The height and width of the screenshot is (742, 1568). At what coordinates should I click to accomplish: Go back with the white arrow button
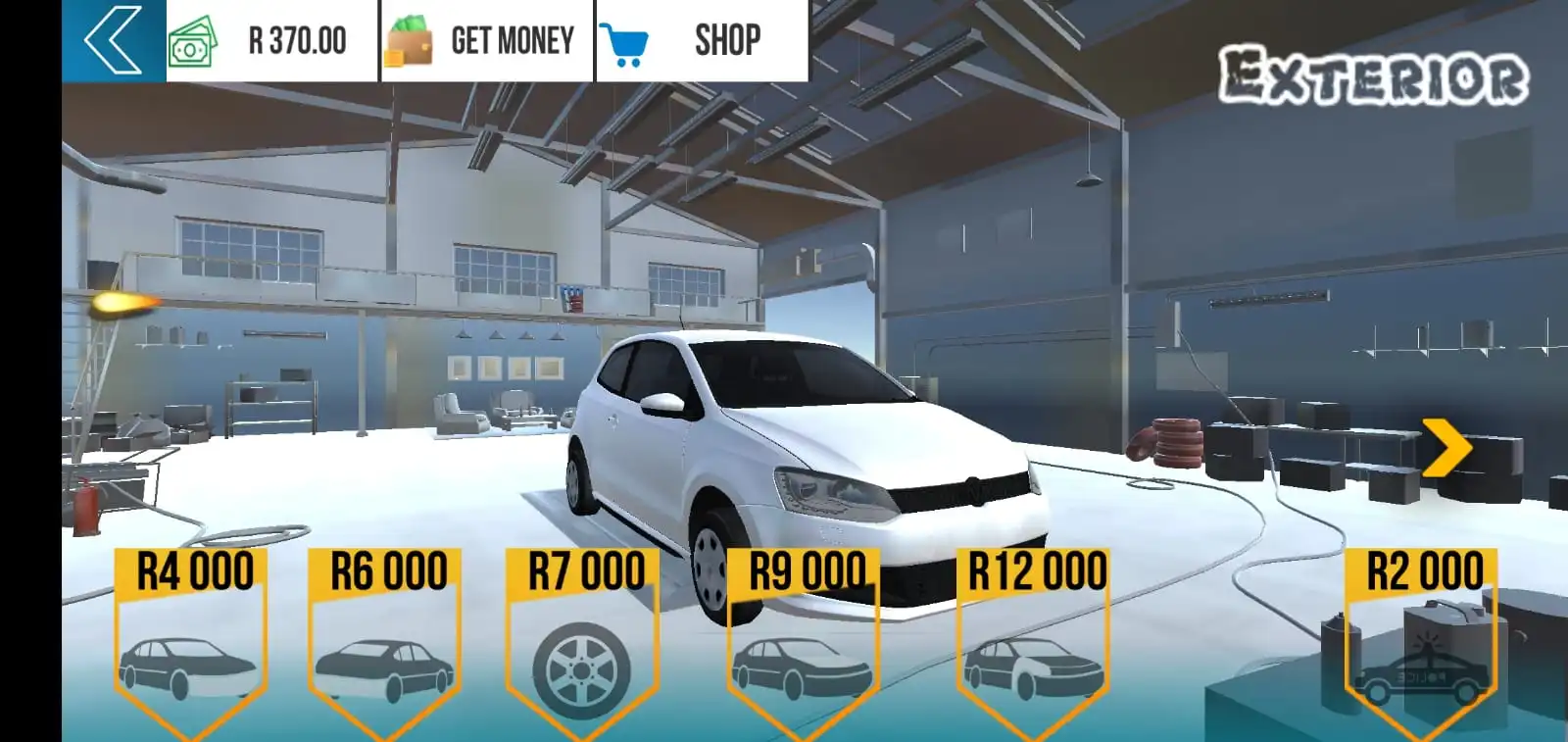pyautogui.click(x=113, y=40)
